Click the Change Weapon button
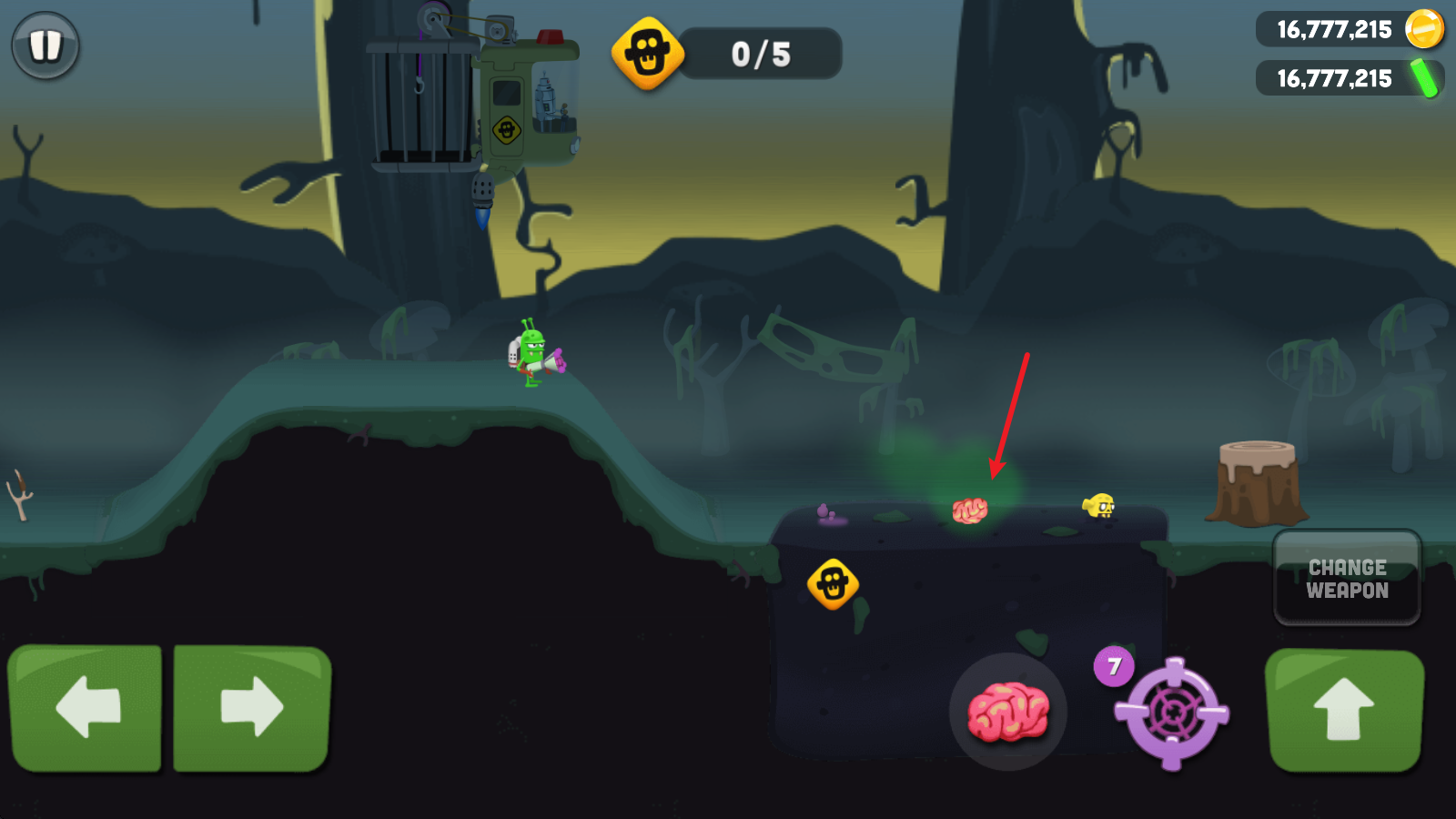Image resolution: width=1456 pixels, height=819 pixels. point(1347,578)
